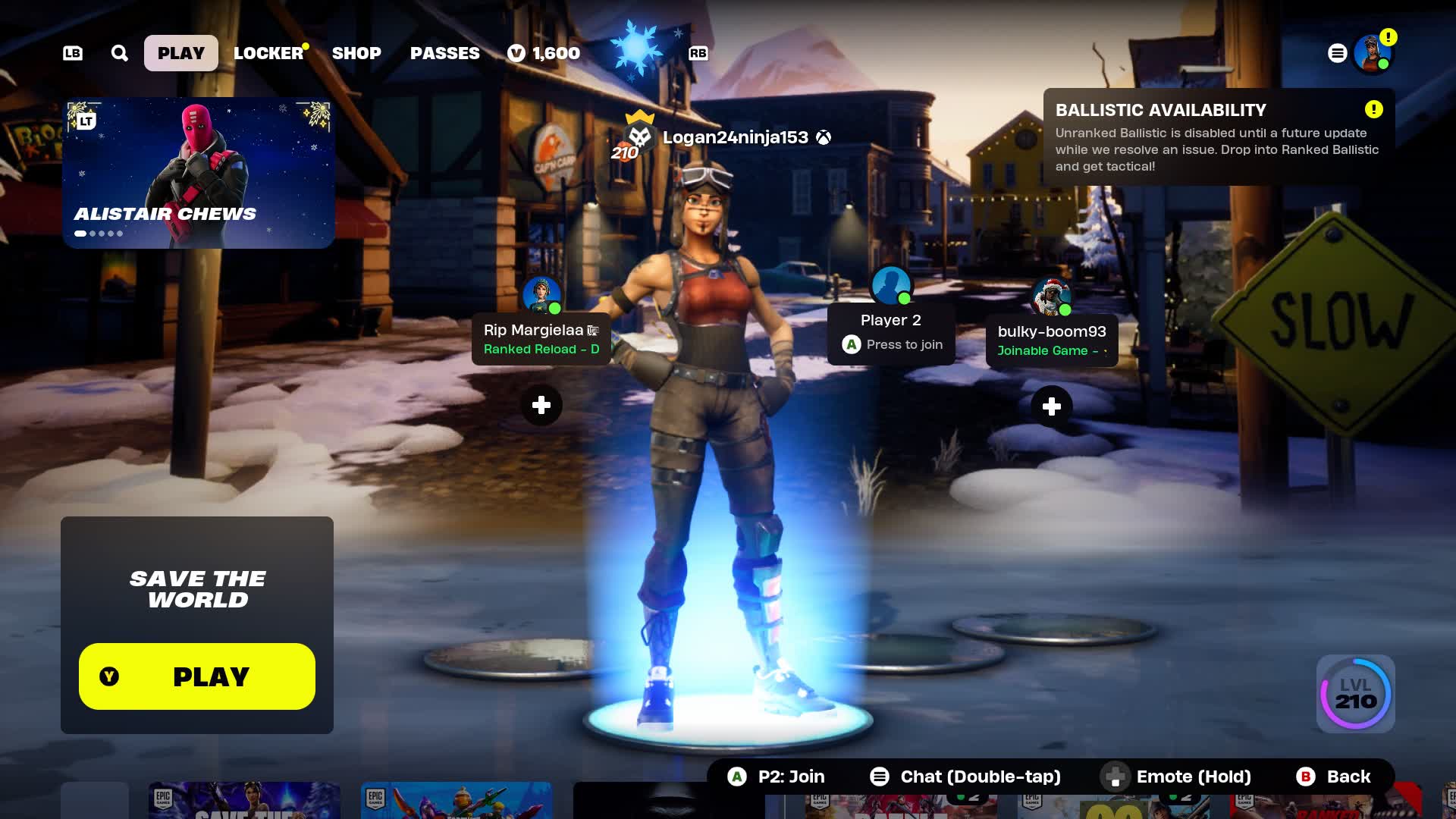Screen dimensions: 1456x819
Task: Open the plus expander under bulky-boom93
Action: click(1051, 406)
